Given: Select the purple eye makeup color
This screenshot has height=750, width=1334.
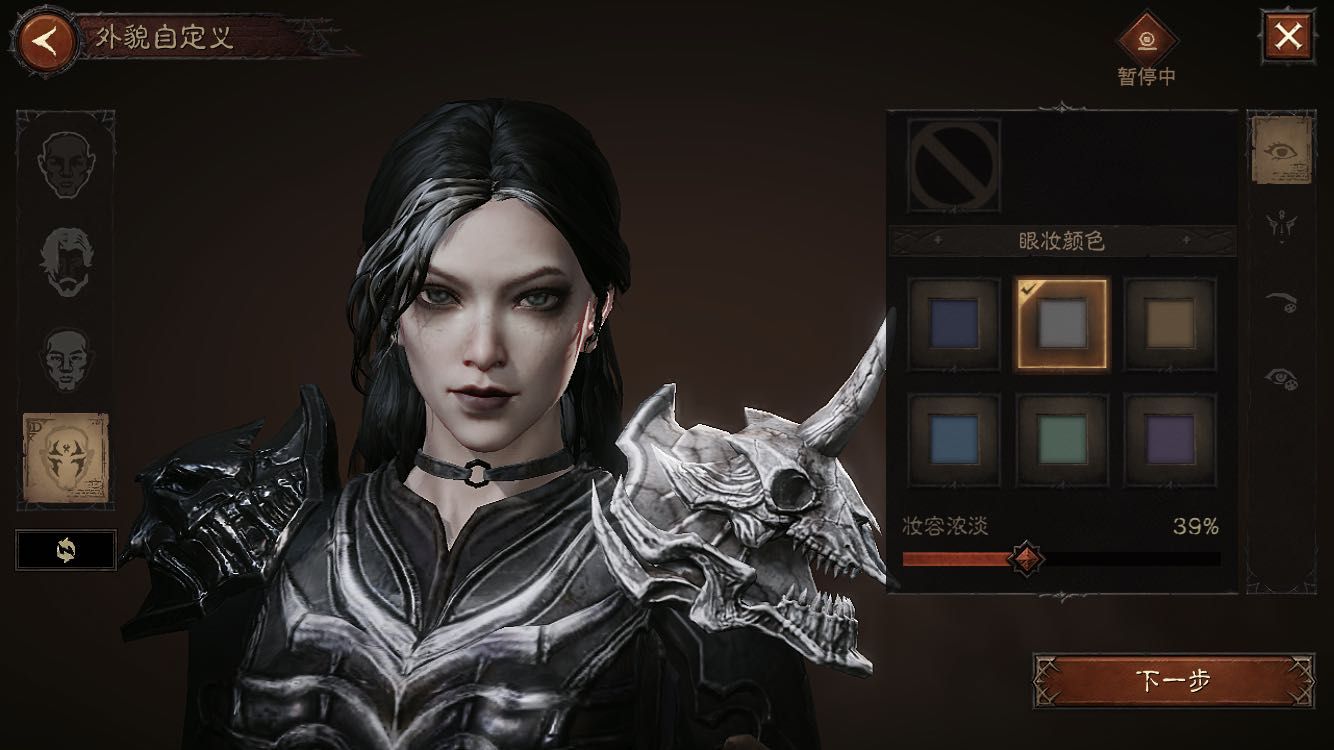Looking at the screenshot, I should (1170, 438).
